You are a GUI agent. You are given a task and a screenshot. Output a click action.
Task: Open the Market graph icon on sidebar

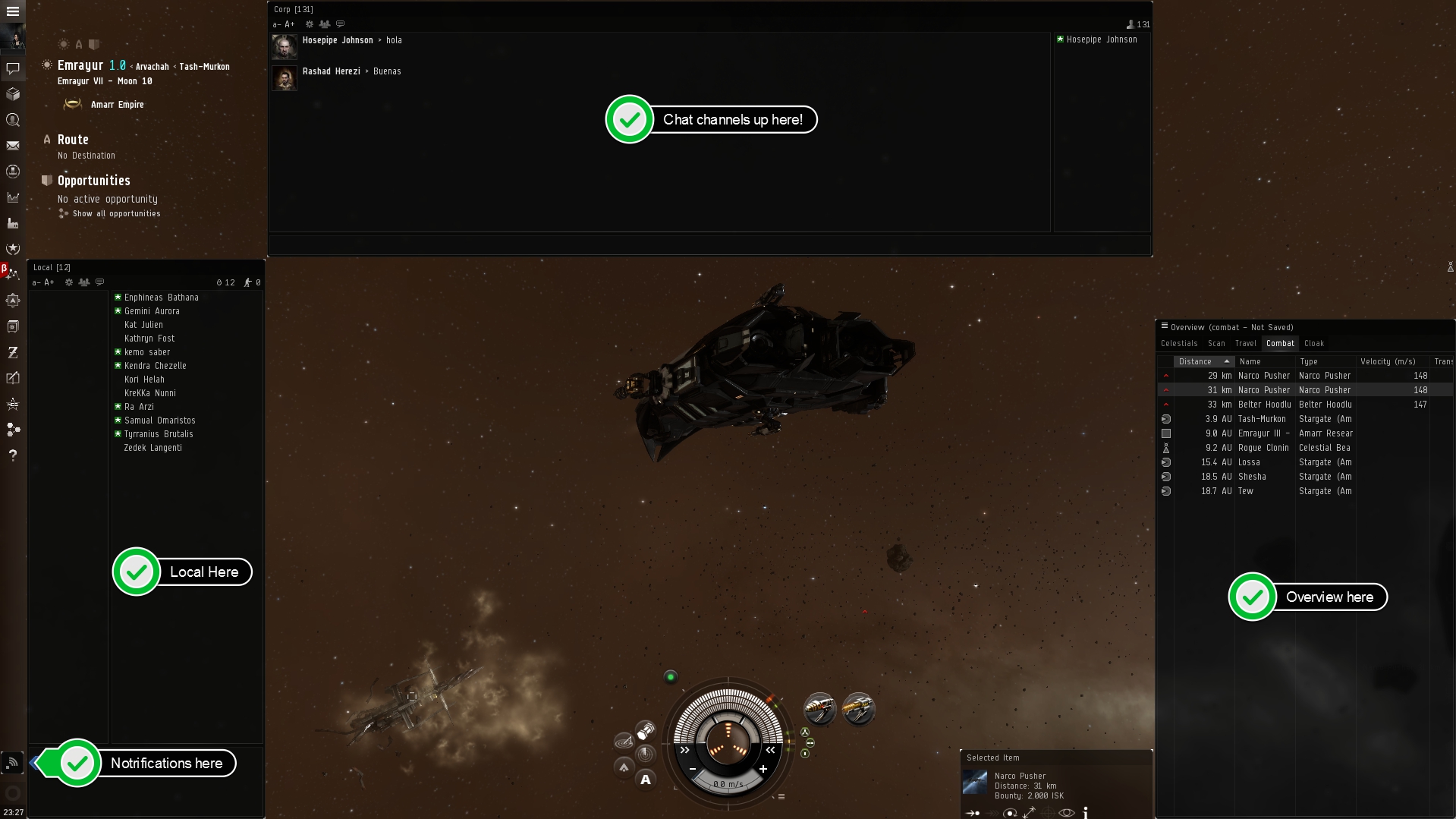click(12, 196)
